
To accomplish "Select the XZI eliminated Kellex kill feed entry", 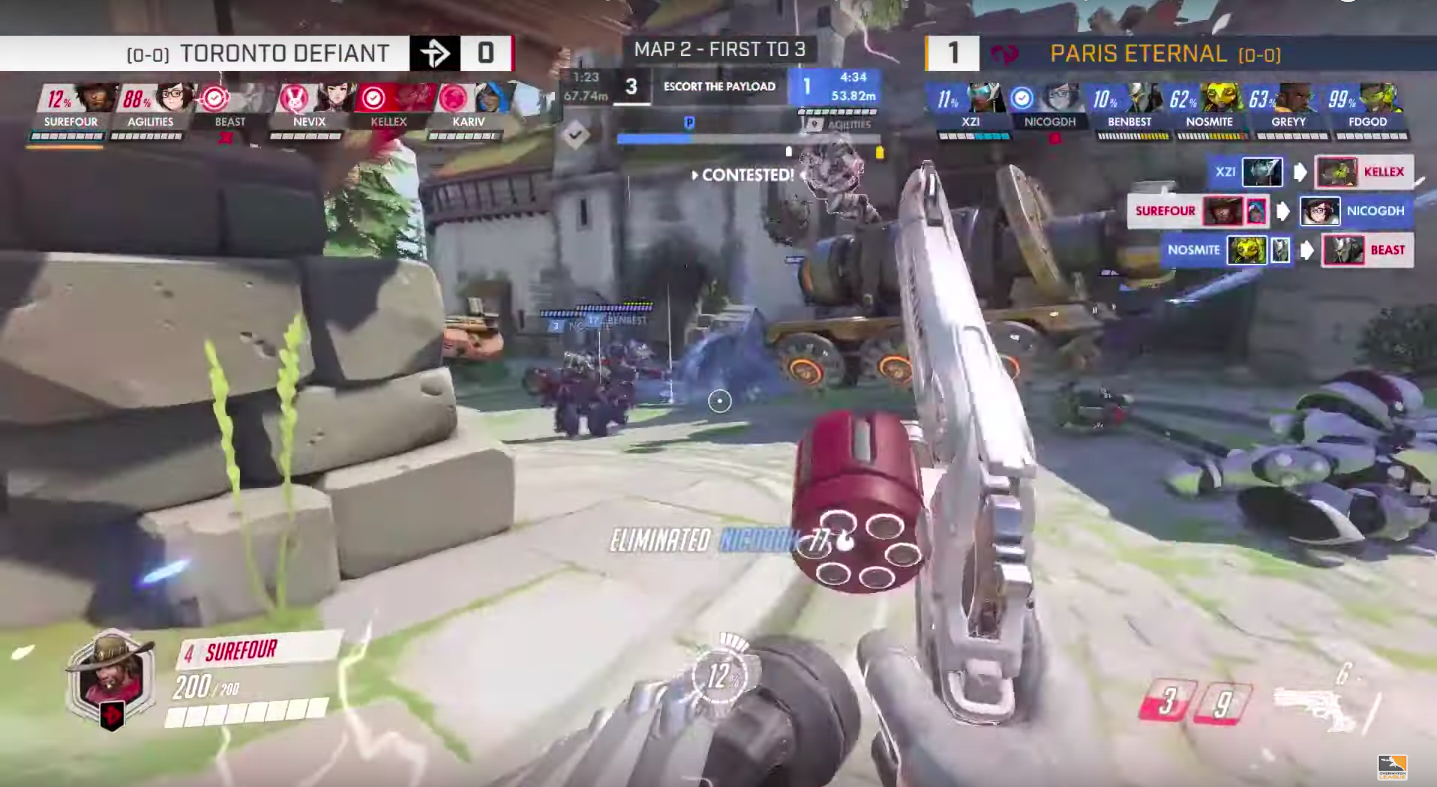I will (1309, 172).
